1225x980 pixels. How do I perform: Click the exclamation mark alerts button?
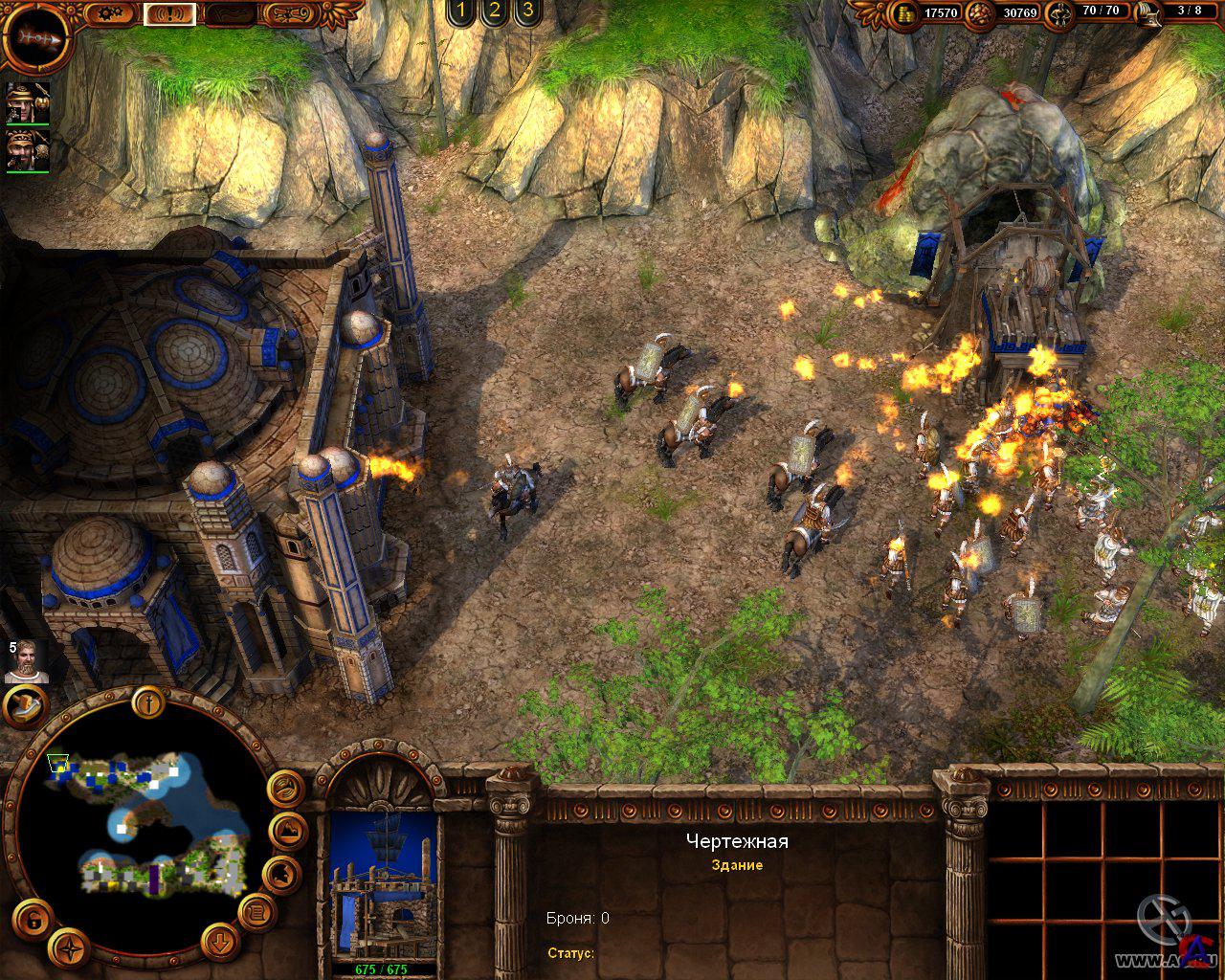[169, 13]
